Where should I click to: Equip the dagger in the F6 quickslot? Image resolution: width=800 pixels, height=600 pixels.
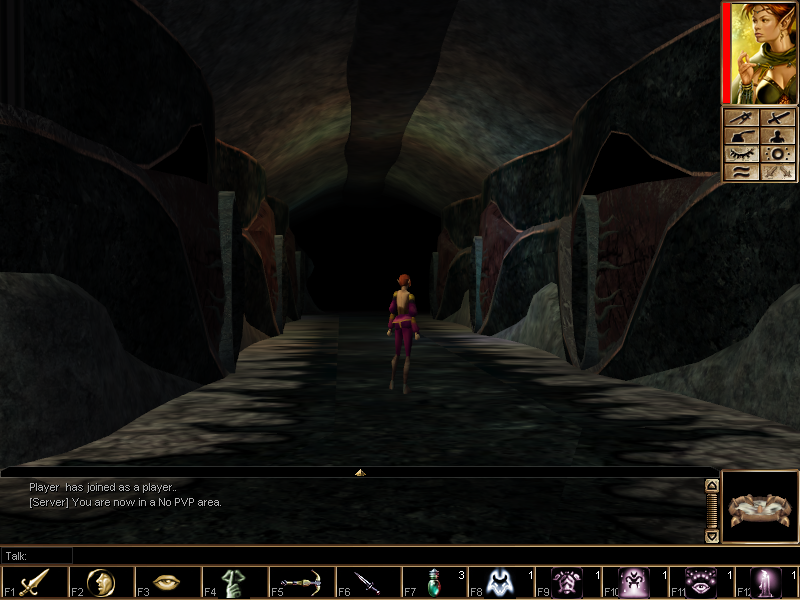click(368, 583)
